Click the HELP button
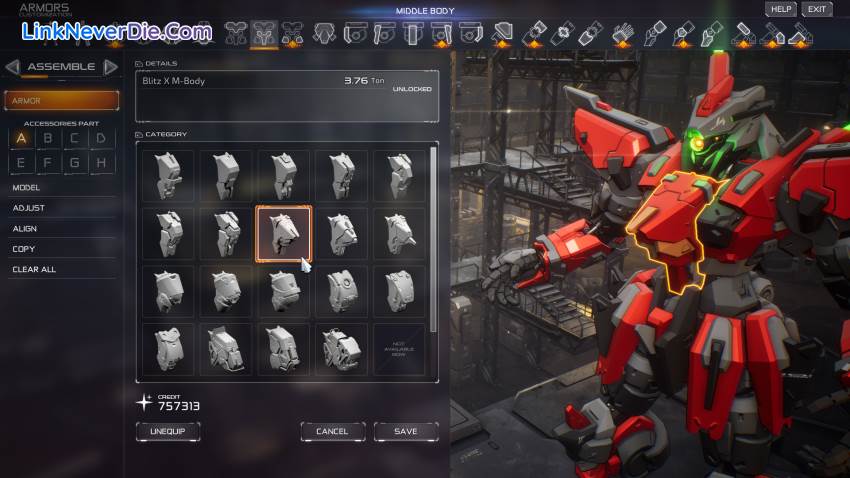 [x=780, y=9]
